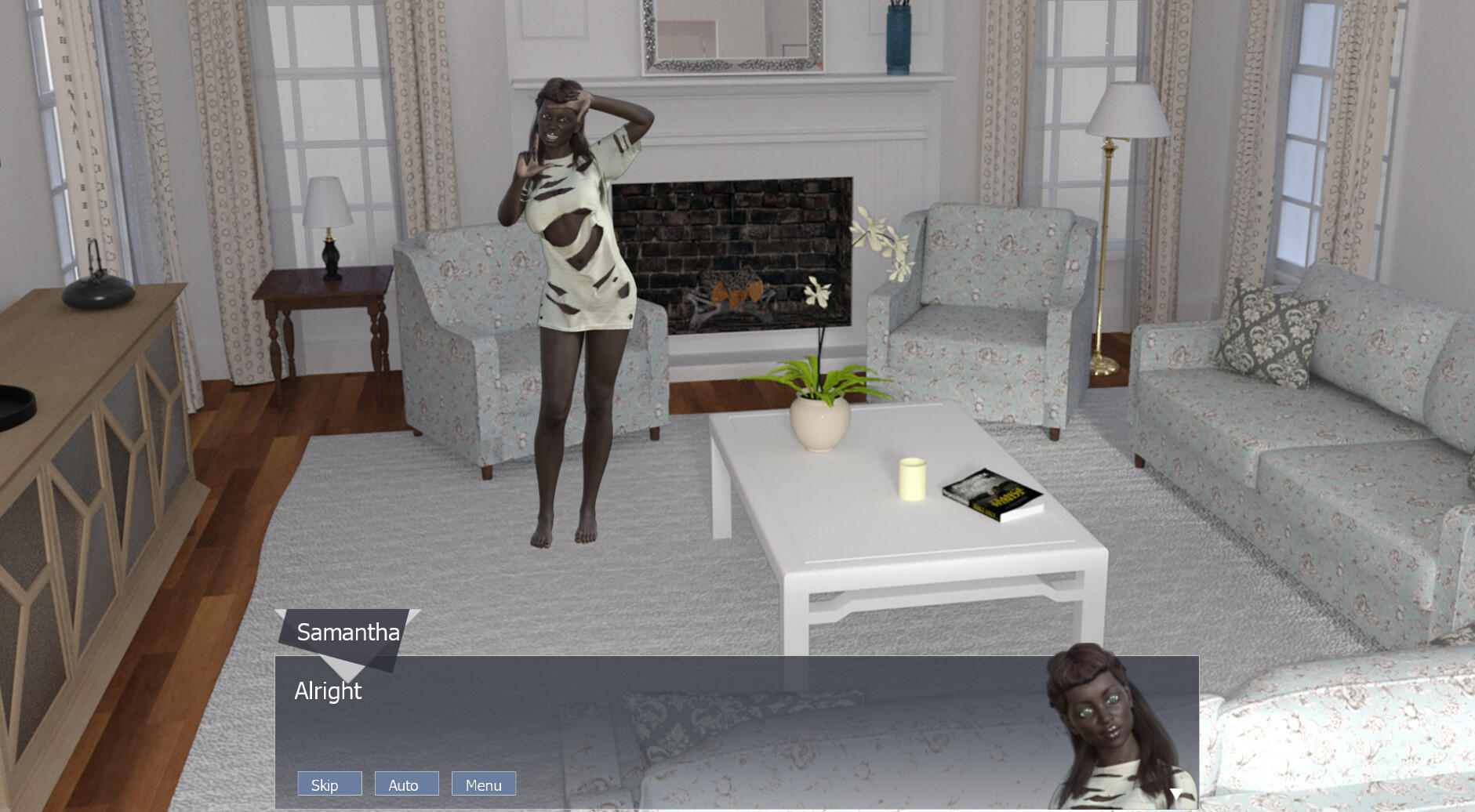This screenshot has height=812, width=1475.
Task: Click the Skip button
Action: click(x=329, y=783)
